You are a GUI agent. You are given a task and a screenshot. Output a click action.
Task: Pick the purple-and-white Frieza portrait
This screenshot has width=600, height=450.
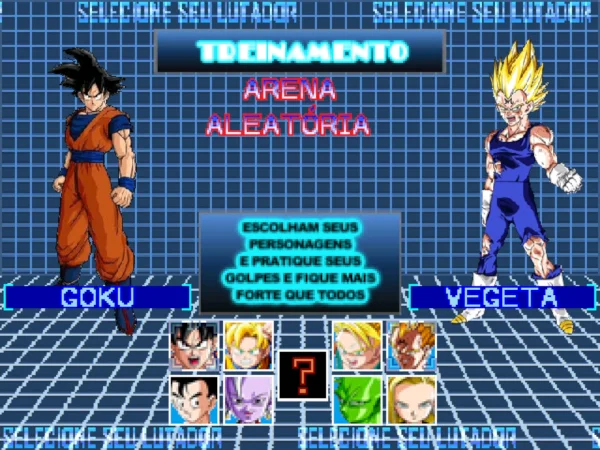[247, 399]
